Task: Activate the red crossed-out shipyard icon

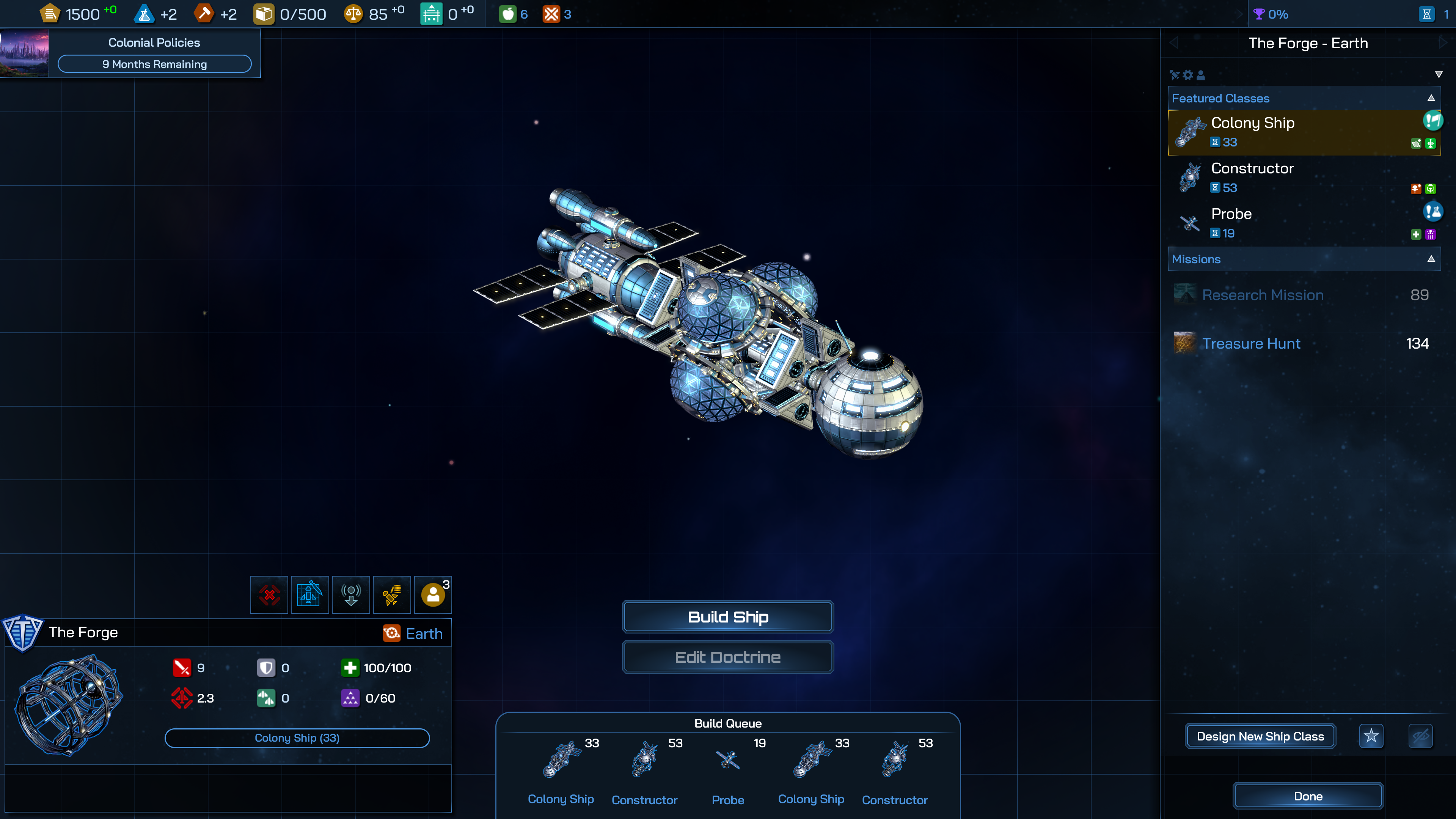Action: (x=270, y=594)
